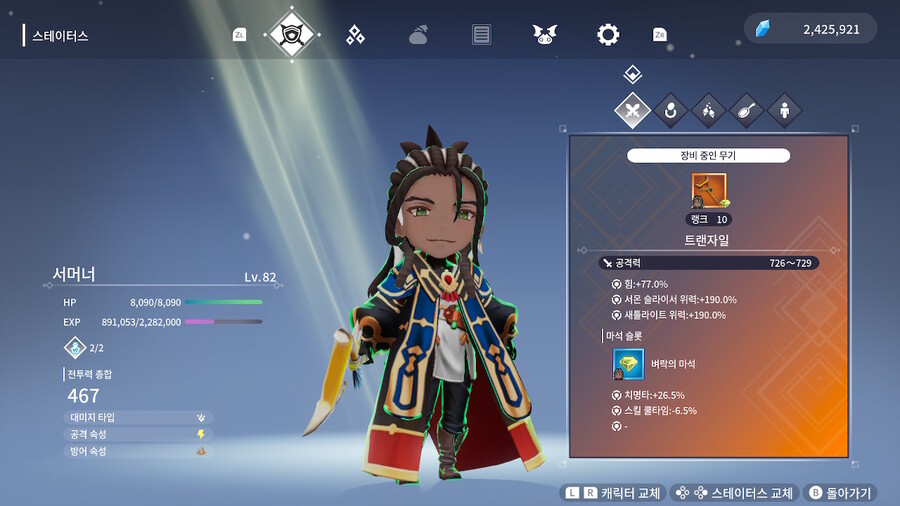Choose 스테이터스 교체 to switch status

click(x=735, y=493)
